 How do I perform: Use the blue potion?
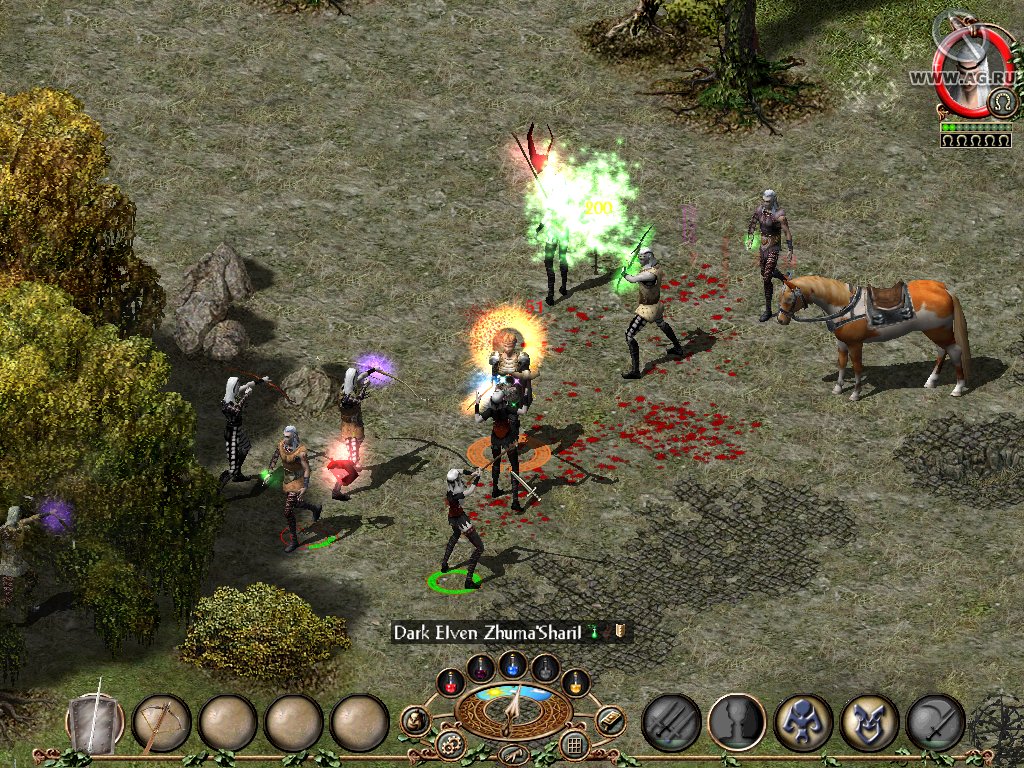[x=513, y=663]
